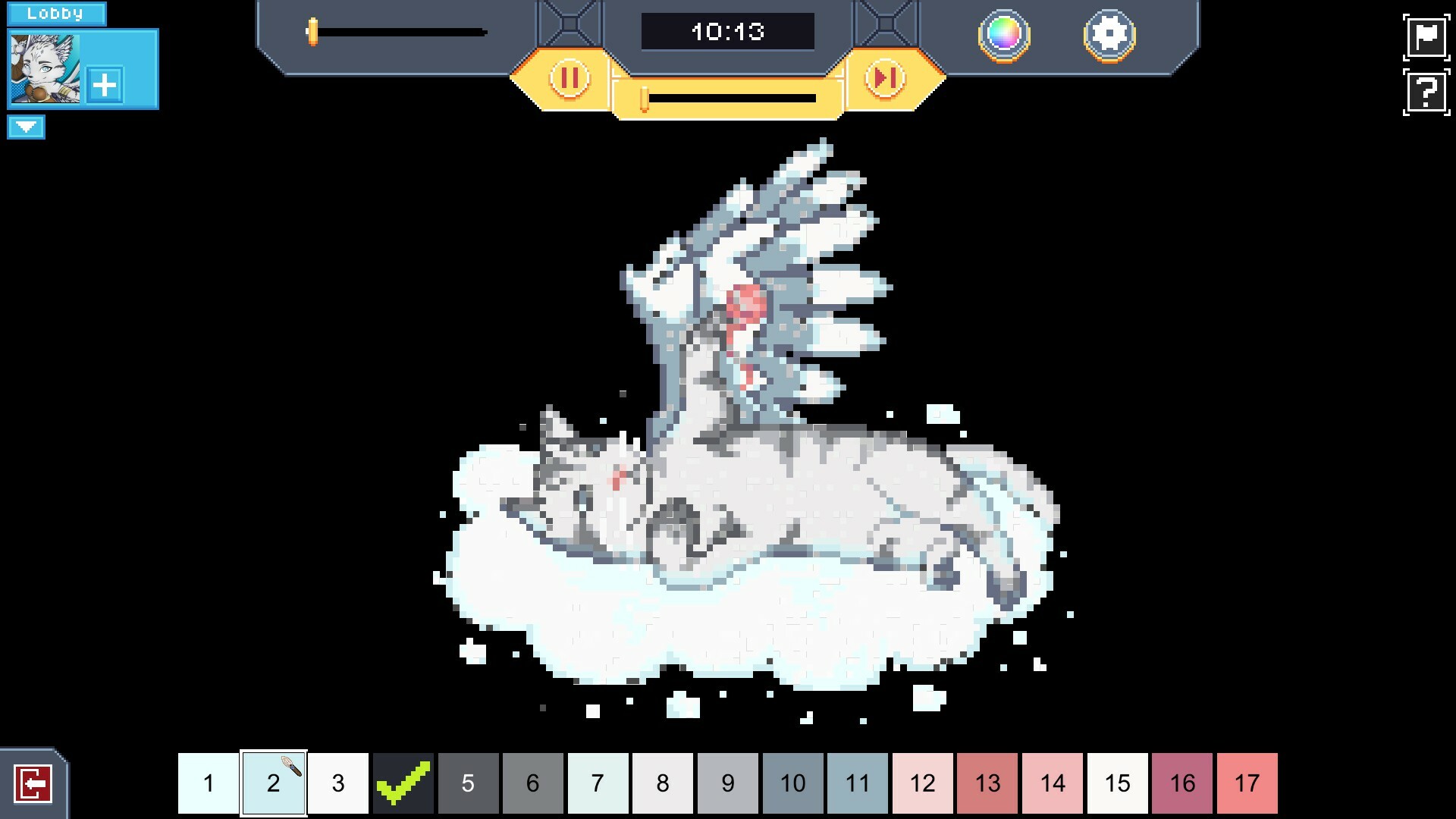
Task: Open the help question mark icon
Action: click(1426, 92)
